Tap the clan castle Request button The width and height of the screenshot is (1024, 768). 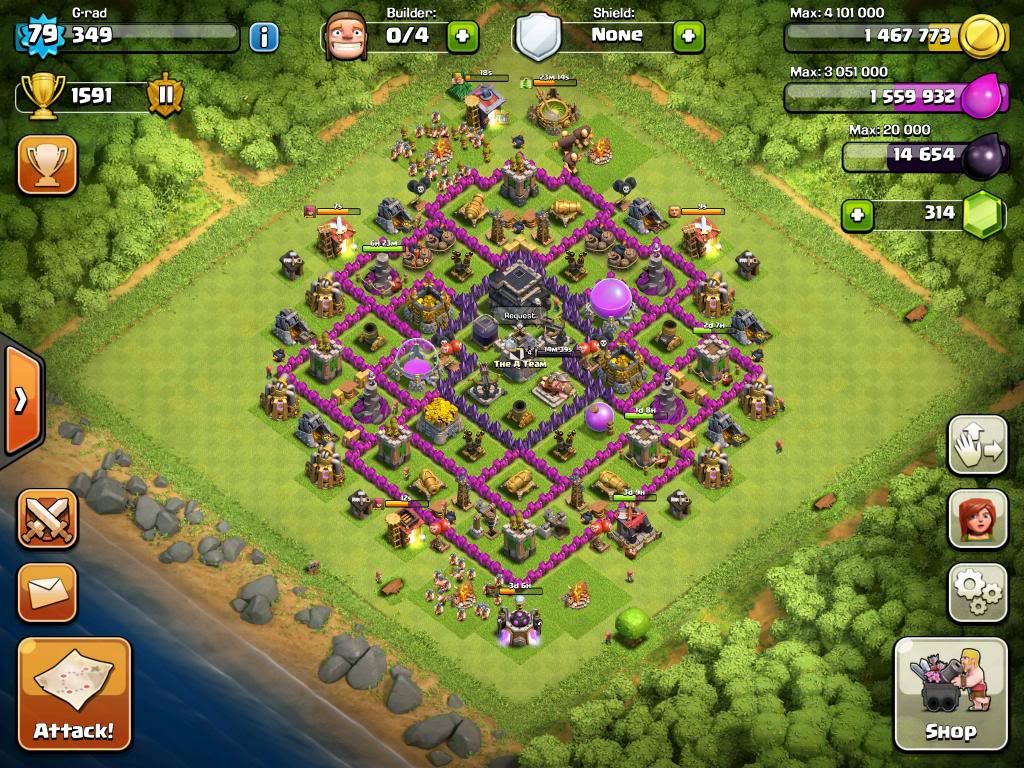(x=520, y=316)
